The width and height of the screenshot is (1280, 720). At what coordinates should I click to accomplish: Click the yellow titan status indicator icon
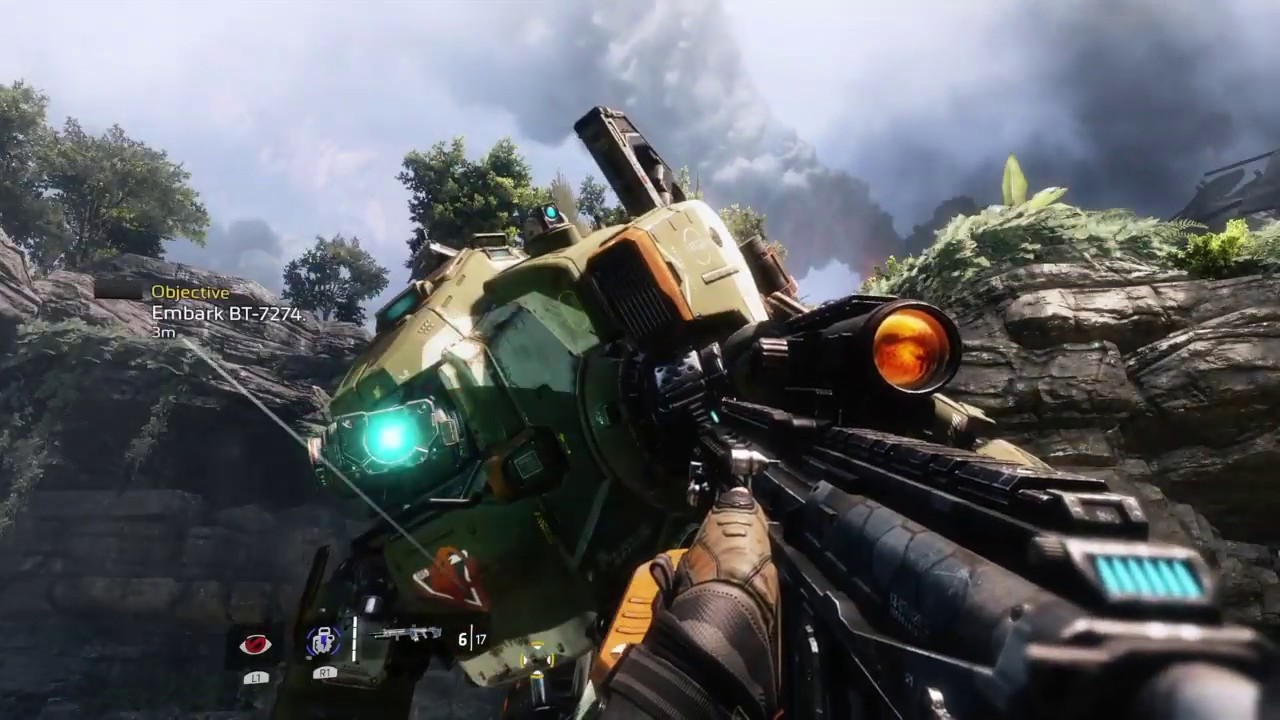click(537, 655)
